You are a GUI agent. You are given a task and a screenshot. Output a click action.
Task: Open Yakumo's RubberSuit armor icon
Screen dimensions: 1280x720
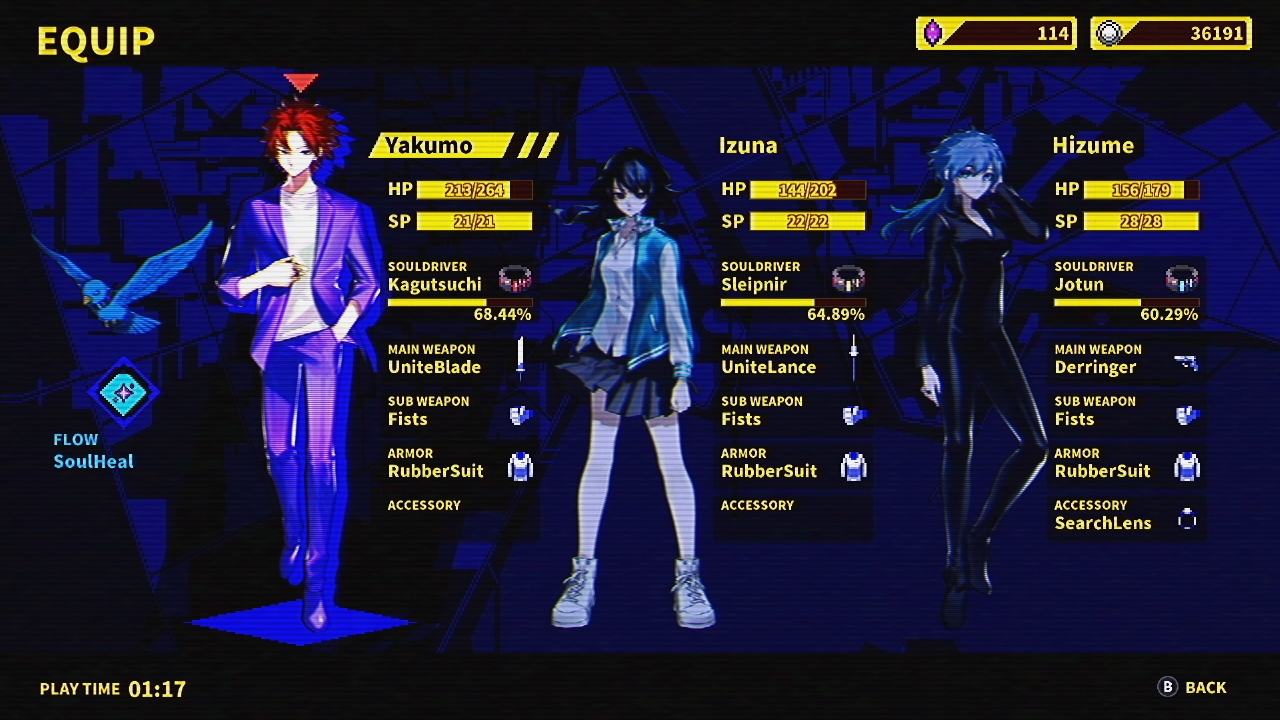(x=520, y=466)
